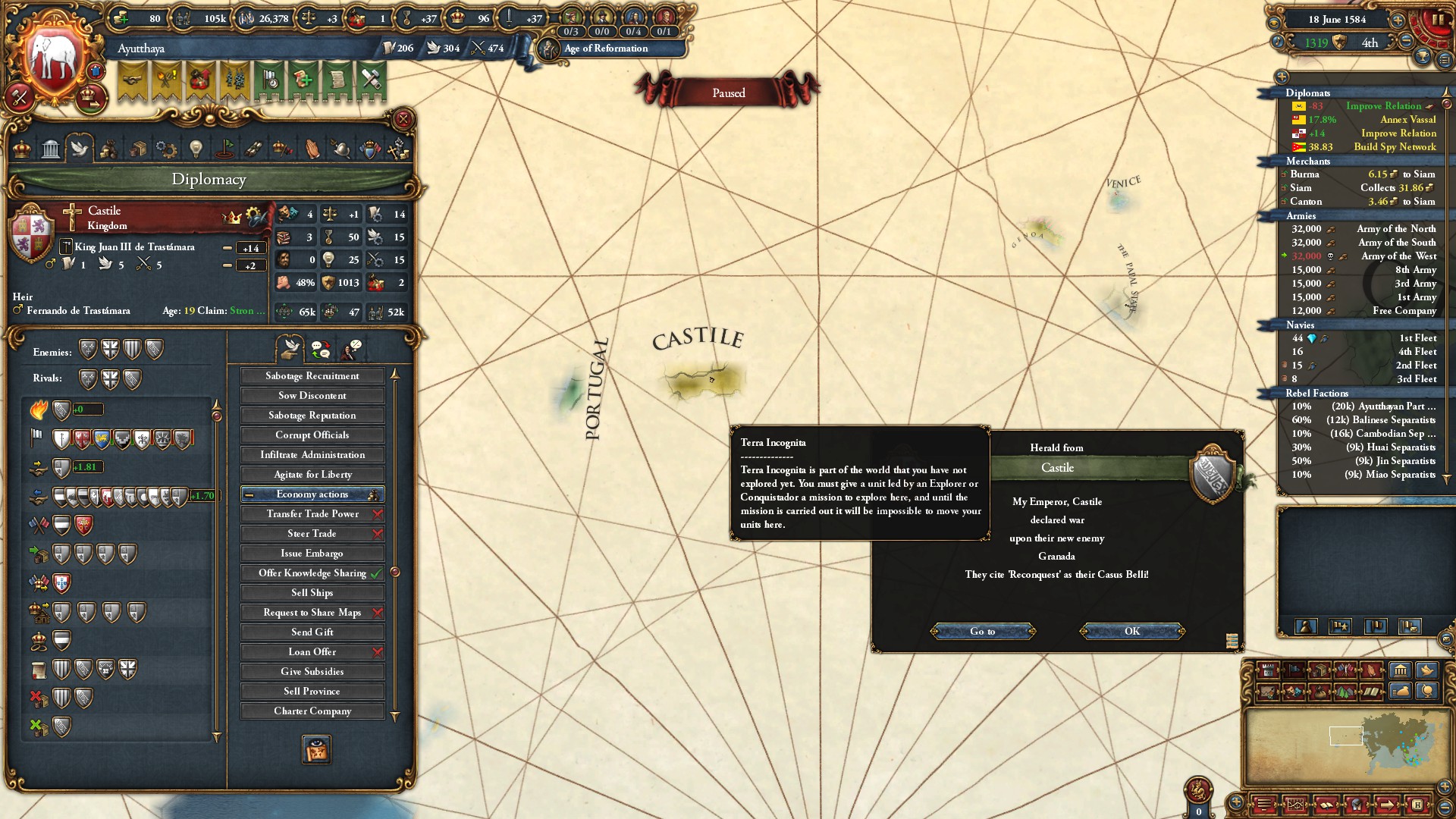
Task: Open the Send Gift action
Action: click(x=312, y=632)
